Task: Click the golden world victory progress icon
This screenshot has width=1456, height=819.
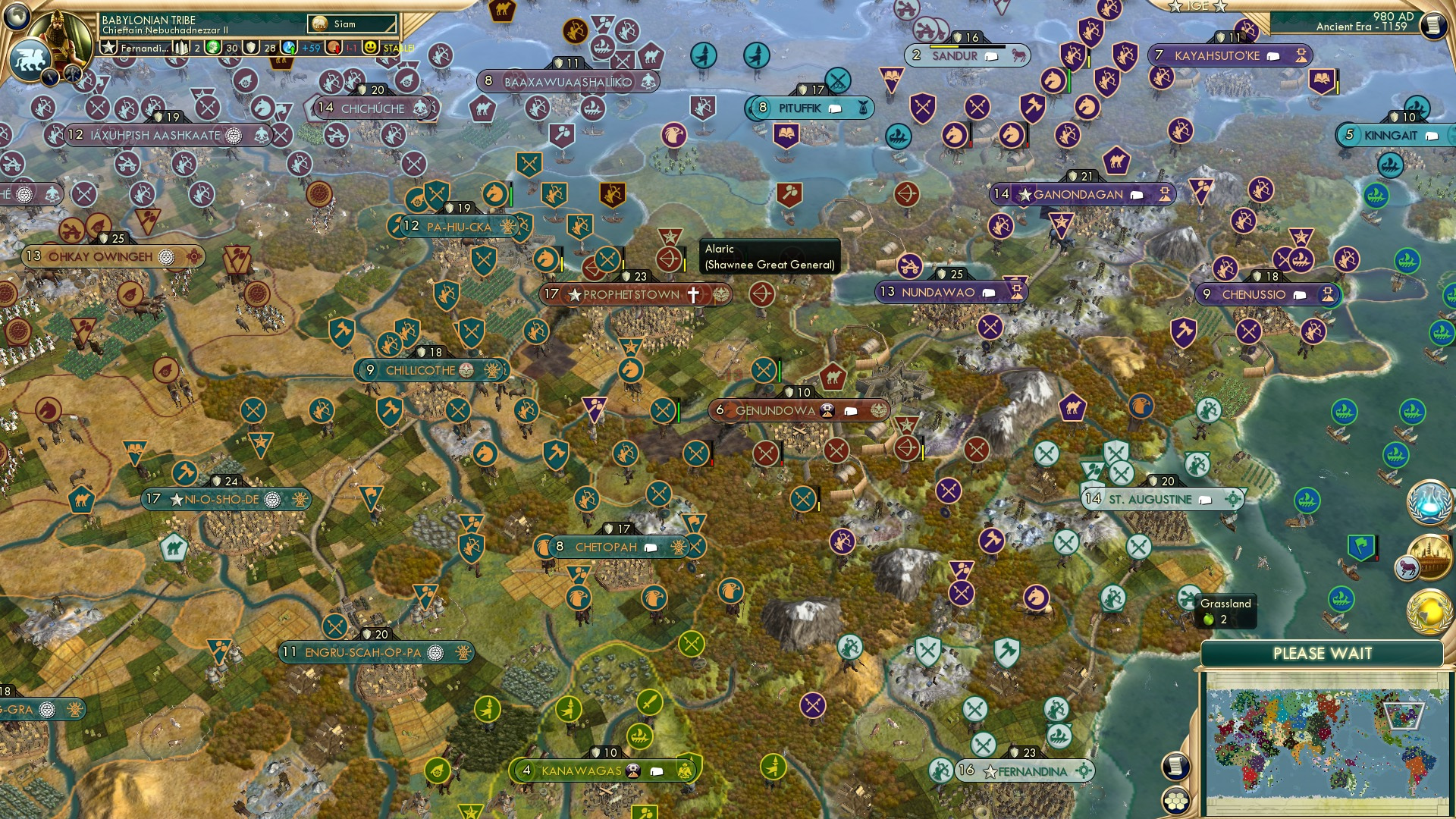Action: (1429, 610)
